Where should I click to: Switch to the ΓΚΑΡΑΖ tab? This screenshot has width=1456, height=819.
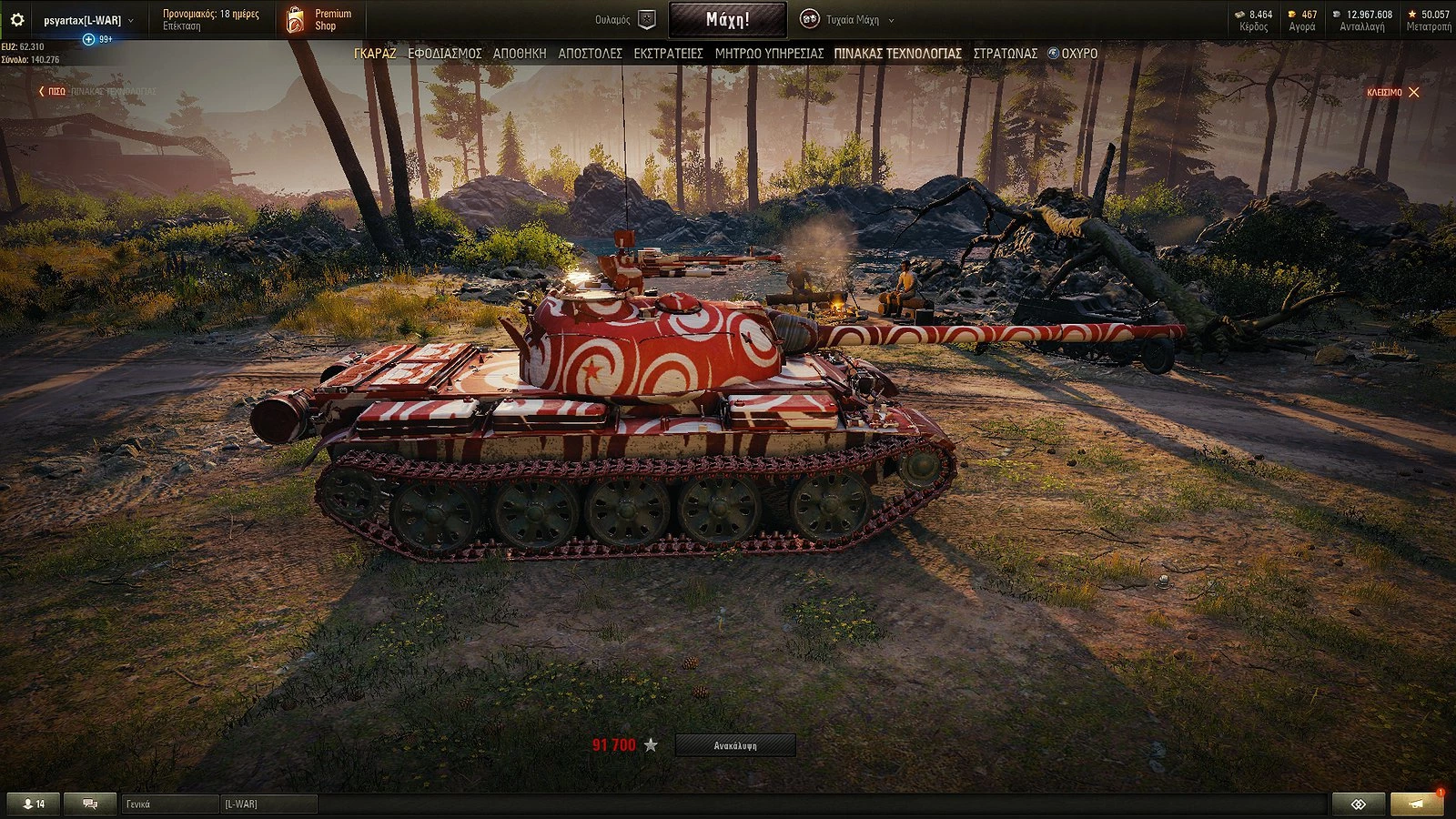click(373, 54)
